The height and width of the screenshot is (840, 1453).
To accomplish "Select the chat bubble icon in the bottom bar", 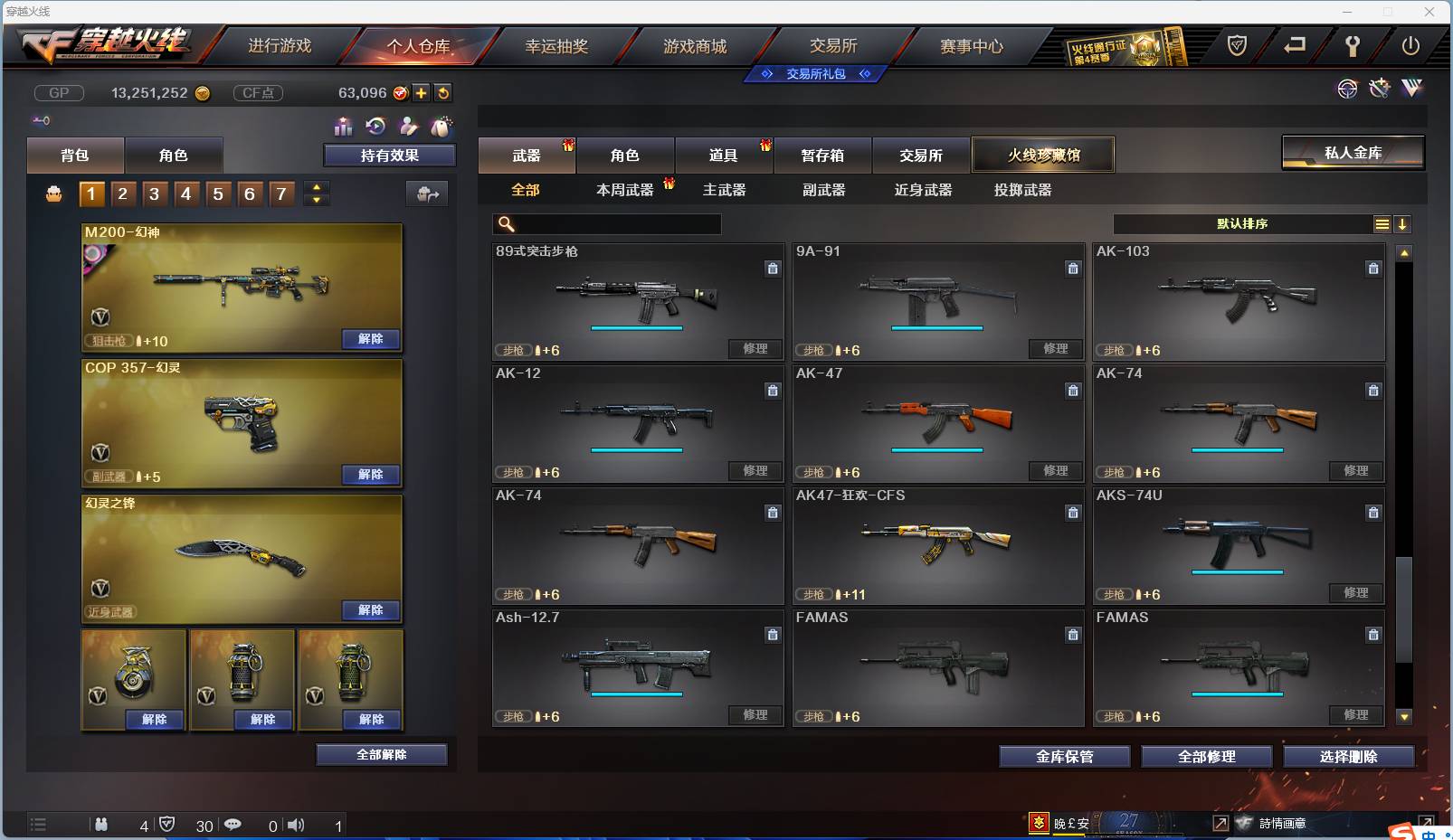I will (233, 825).
